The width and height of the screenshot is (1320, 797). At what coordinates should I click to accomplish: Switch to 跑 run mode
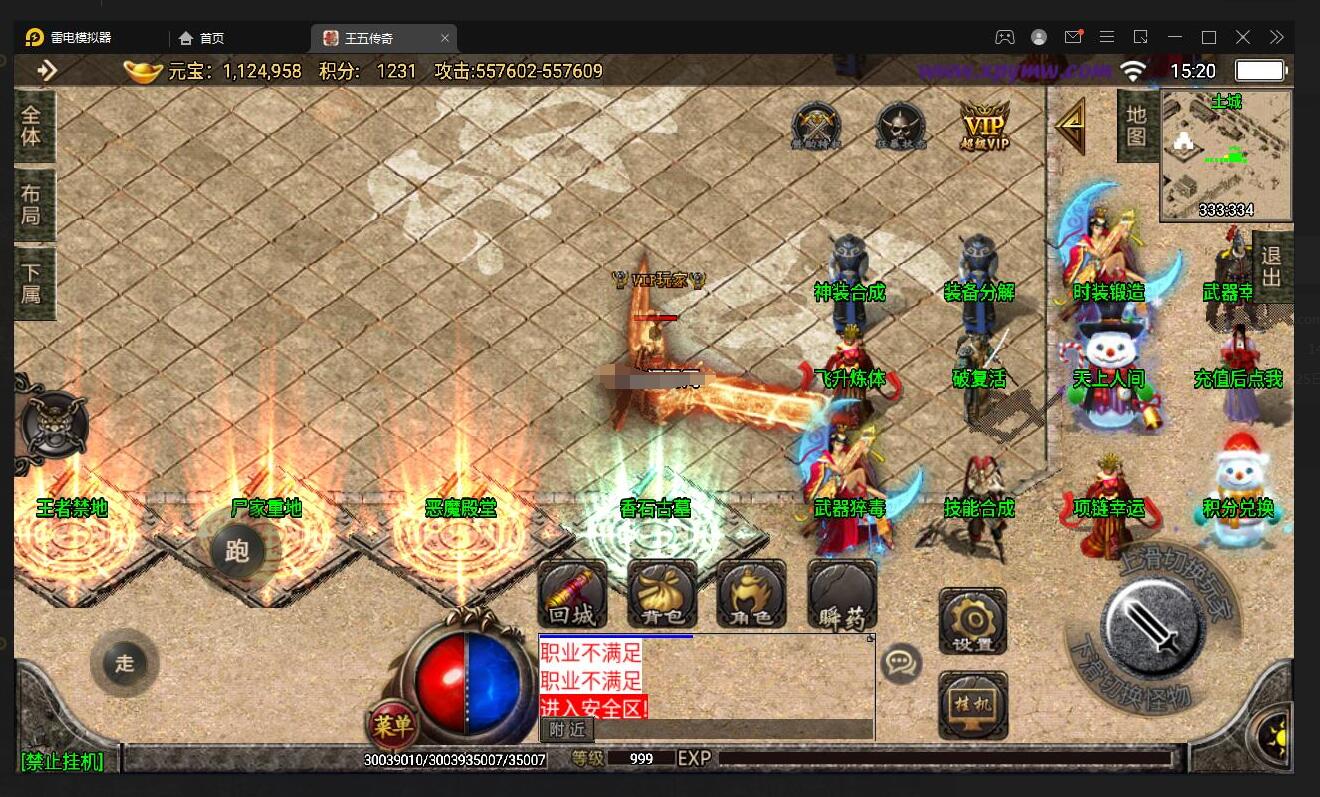pyautogui.click(x=237, y=550)
